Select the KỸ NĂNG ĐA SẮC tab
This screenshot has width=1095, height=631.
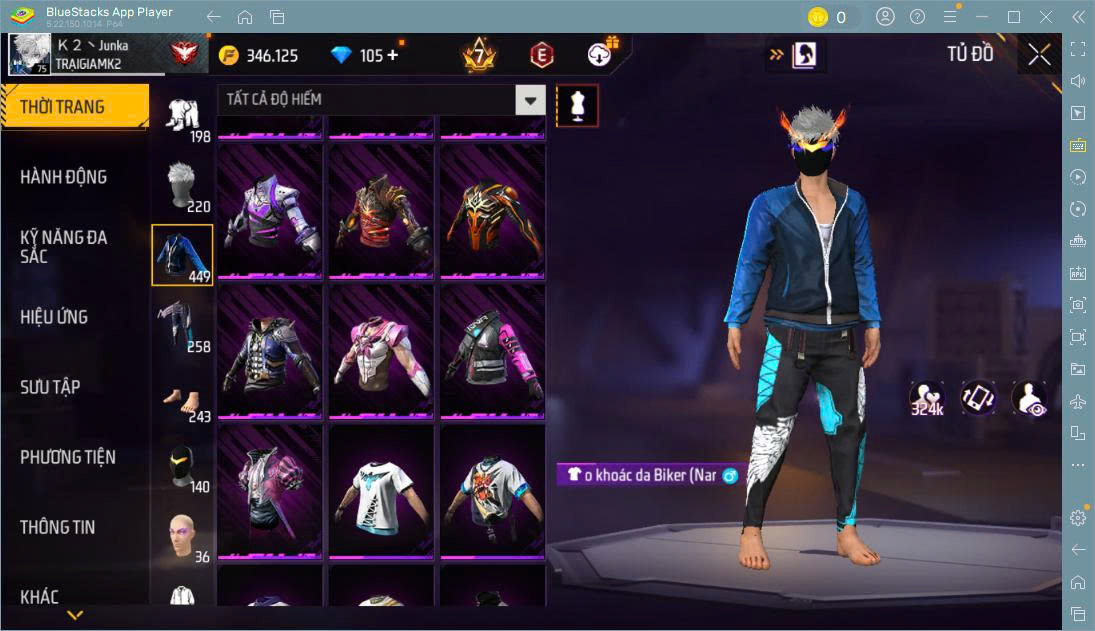[64, 247]
